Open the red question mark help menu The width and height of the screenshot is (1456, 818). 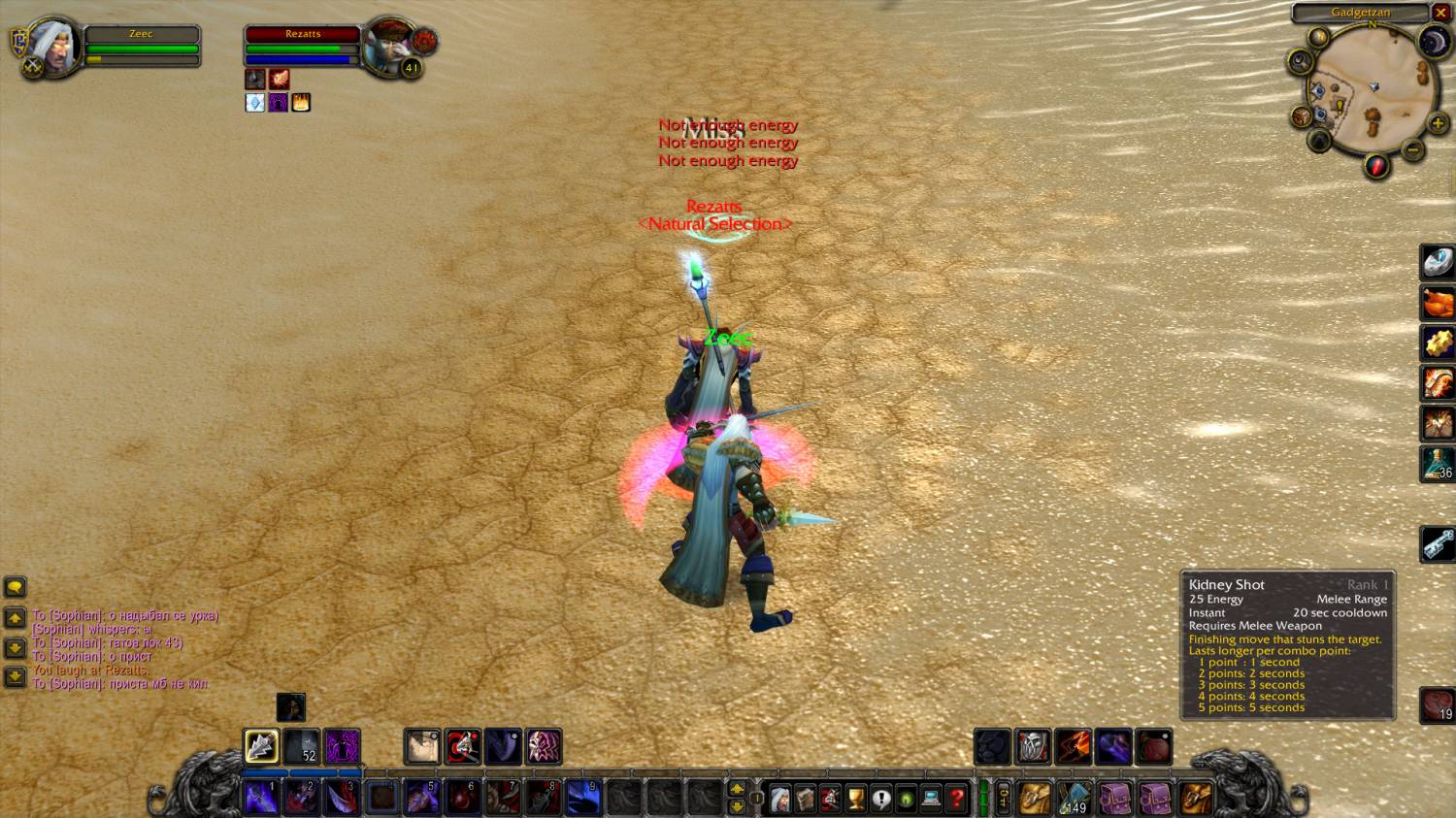pos(956,798)
